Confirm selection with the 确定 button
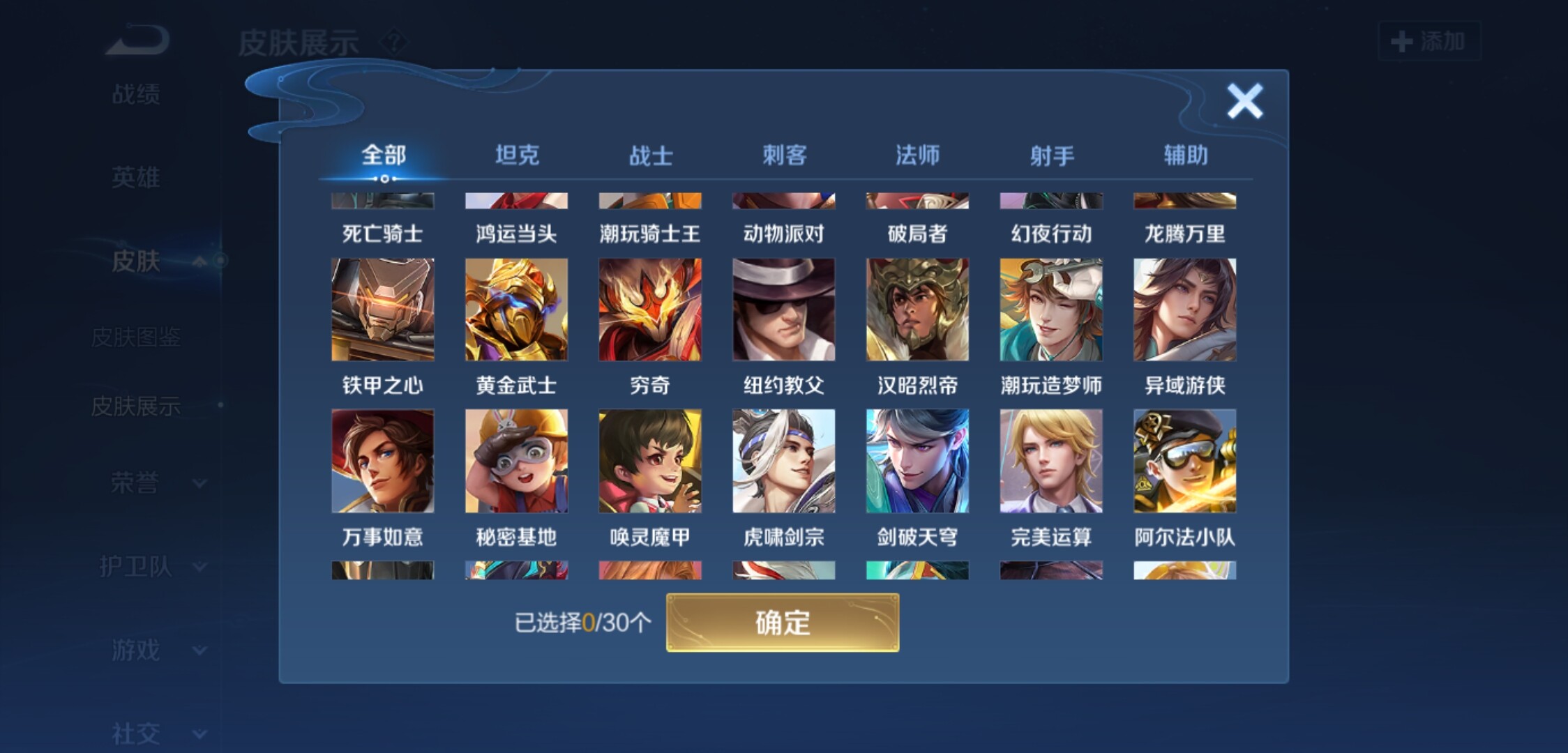The image size is (1568, 753). [x=783, y=622]
